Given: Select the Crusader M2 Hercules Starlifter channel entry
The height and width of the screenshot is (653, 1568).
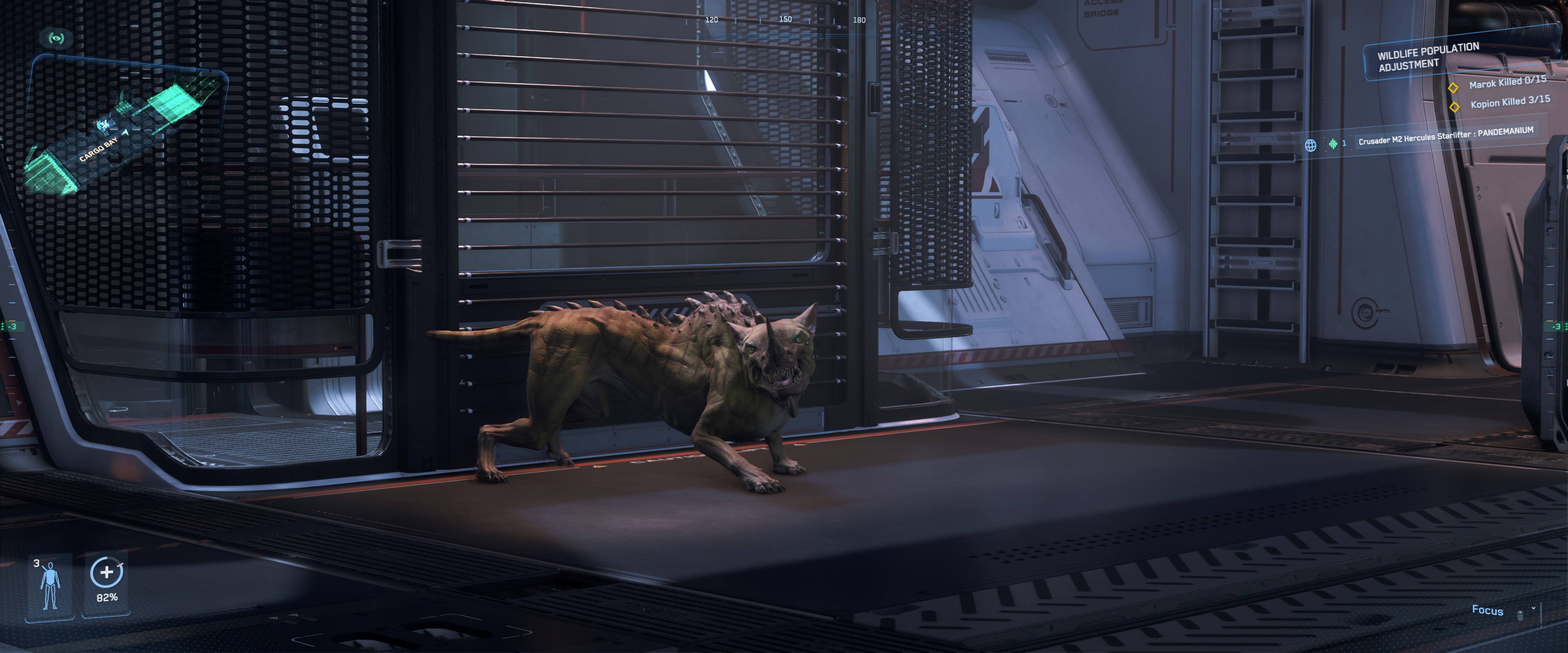Looking at the screenshot, I should pos(1445,136).
